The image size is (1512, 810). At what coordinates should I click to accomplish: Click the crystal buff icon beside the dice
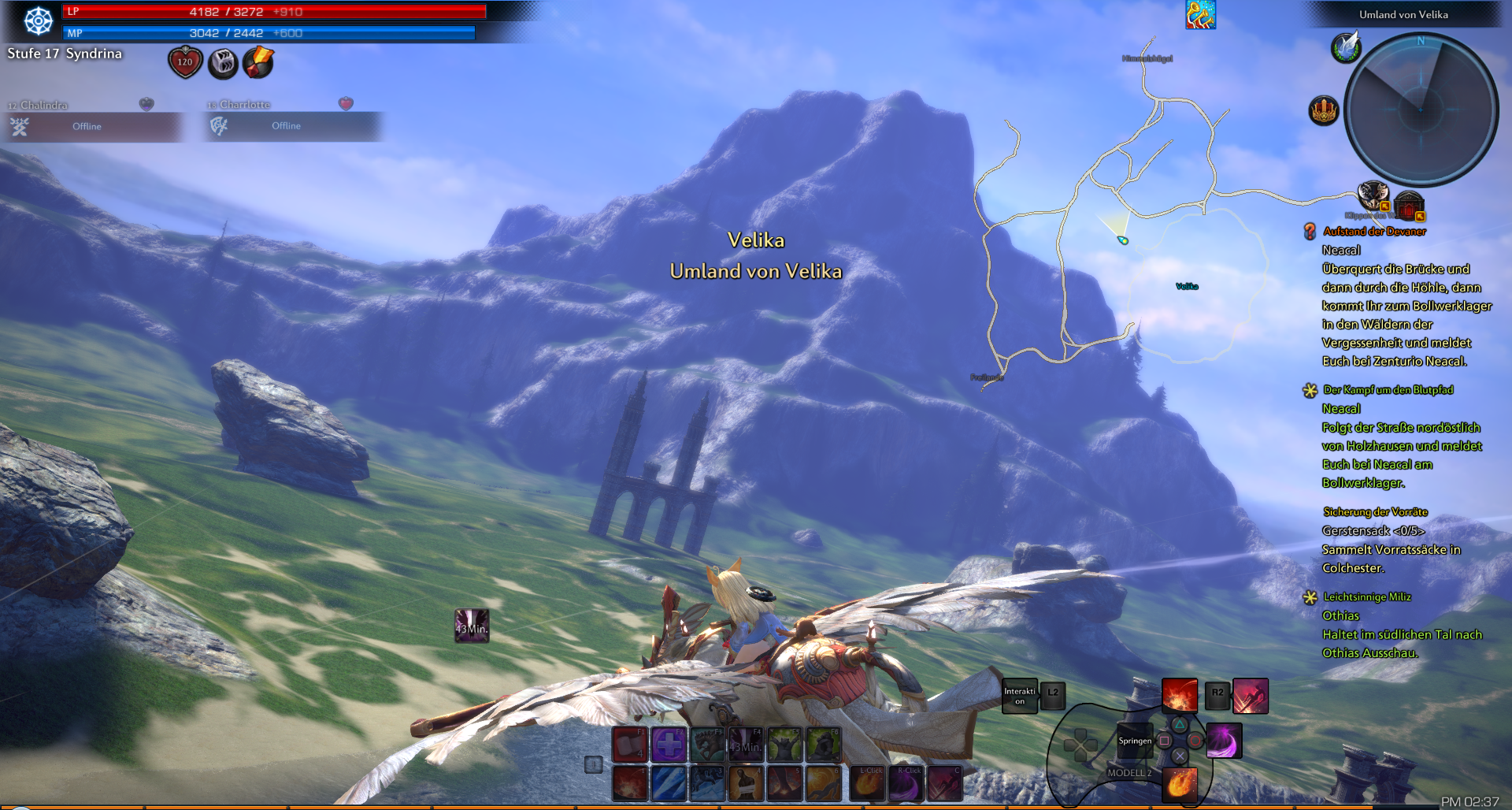coord(258,62)
